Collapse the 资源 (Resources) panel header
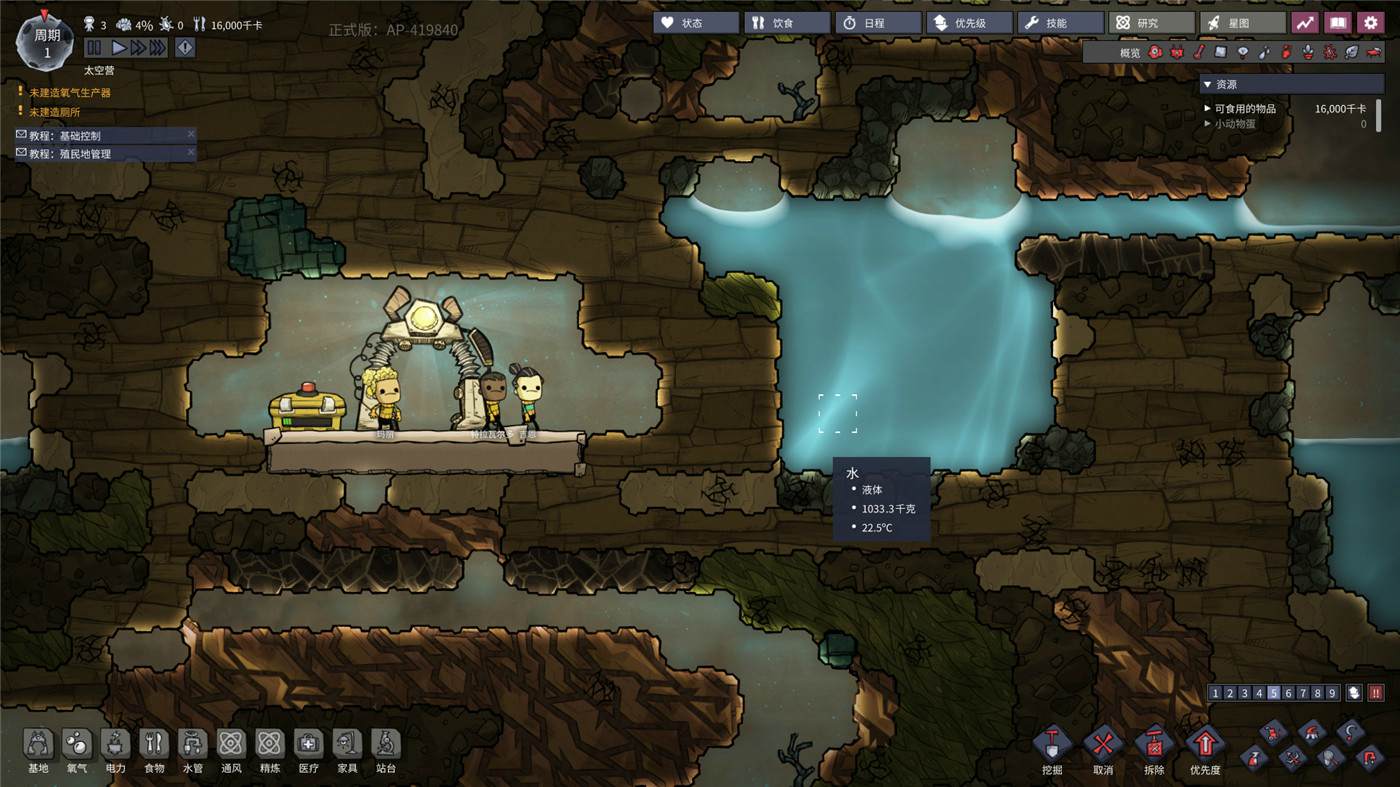Image resolution: width=1400 pixels, height=787 pixels. (x=1207, y=85)
